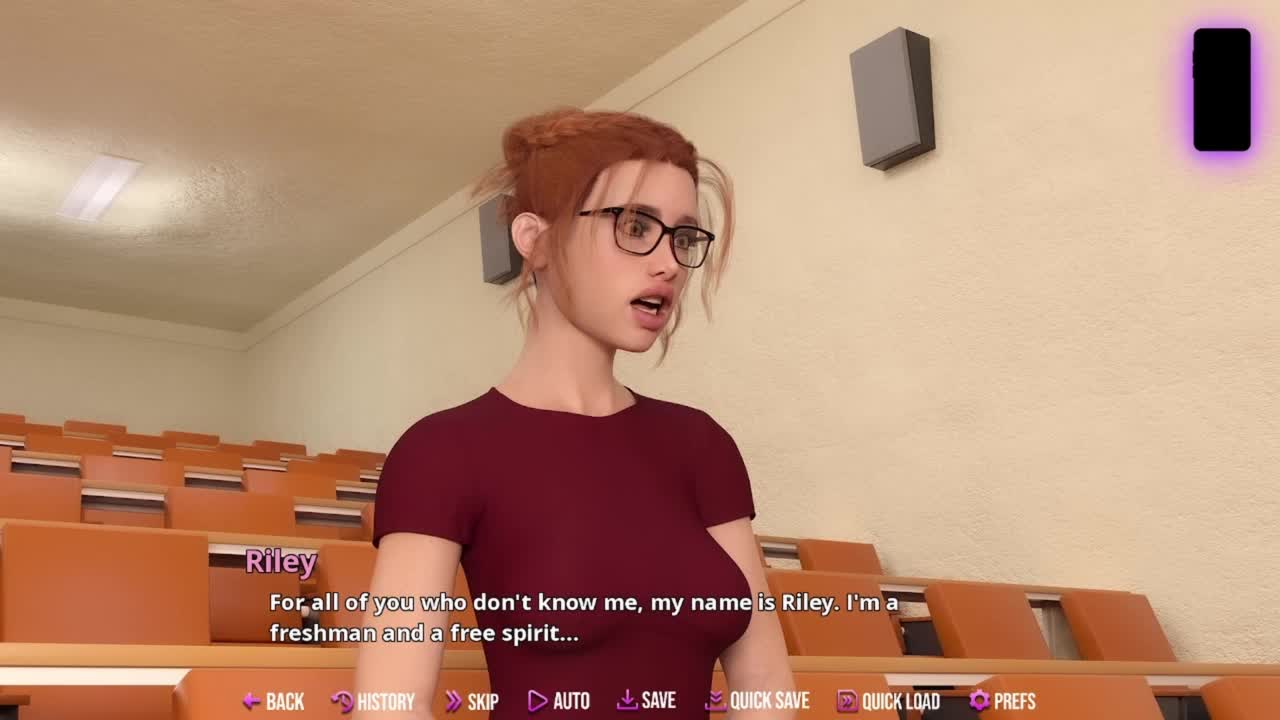
Task: Open the Save game screen
Action: point(646,701)
